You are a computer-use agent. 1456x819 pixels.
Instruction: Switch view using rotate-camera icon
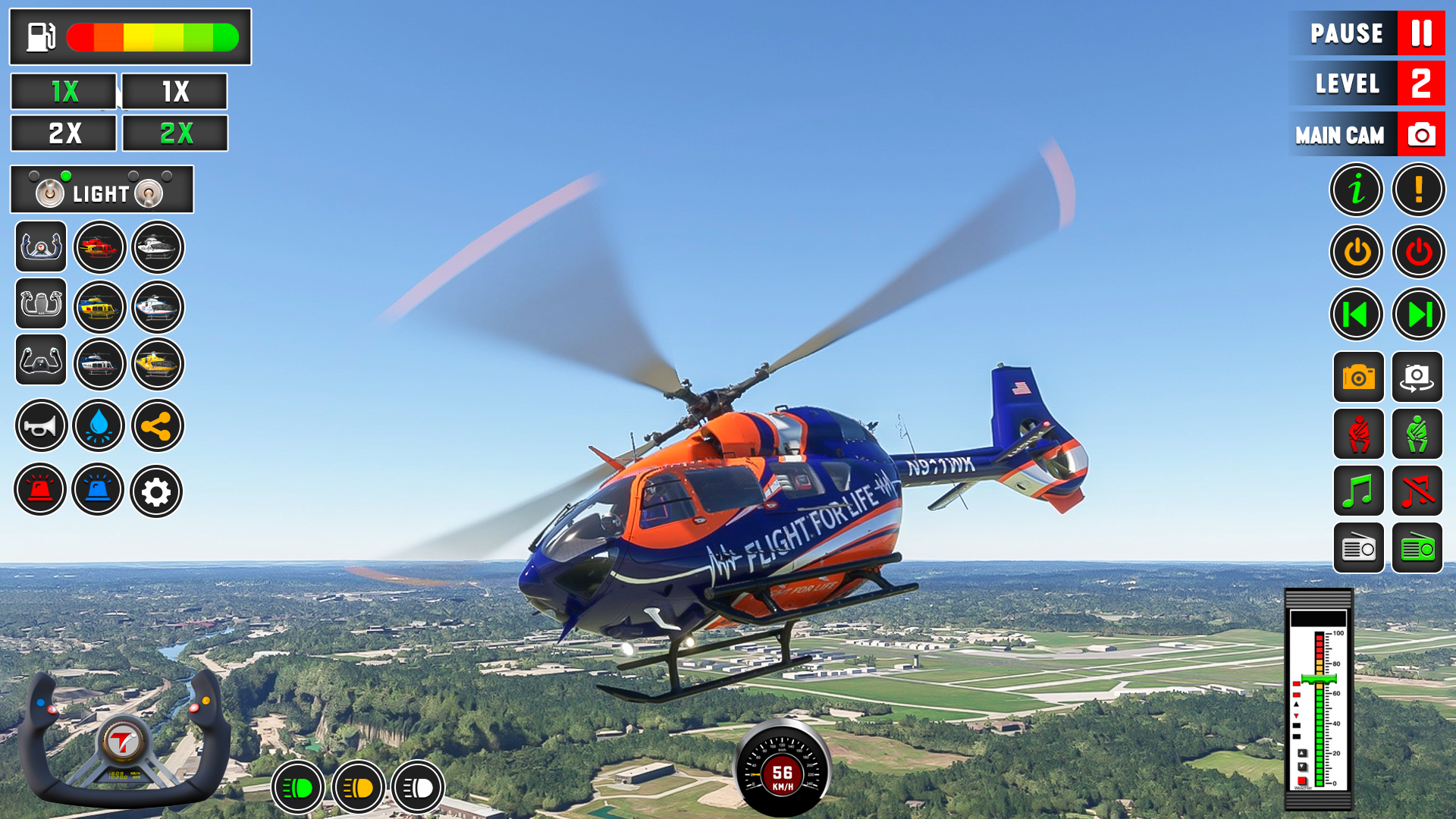click(1417, 377)
